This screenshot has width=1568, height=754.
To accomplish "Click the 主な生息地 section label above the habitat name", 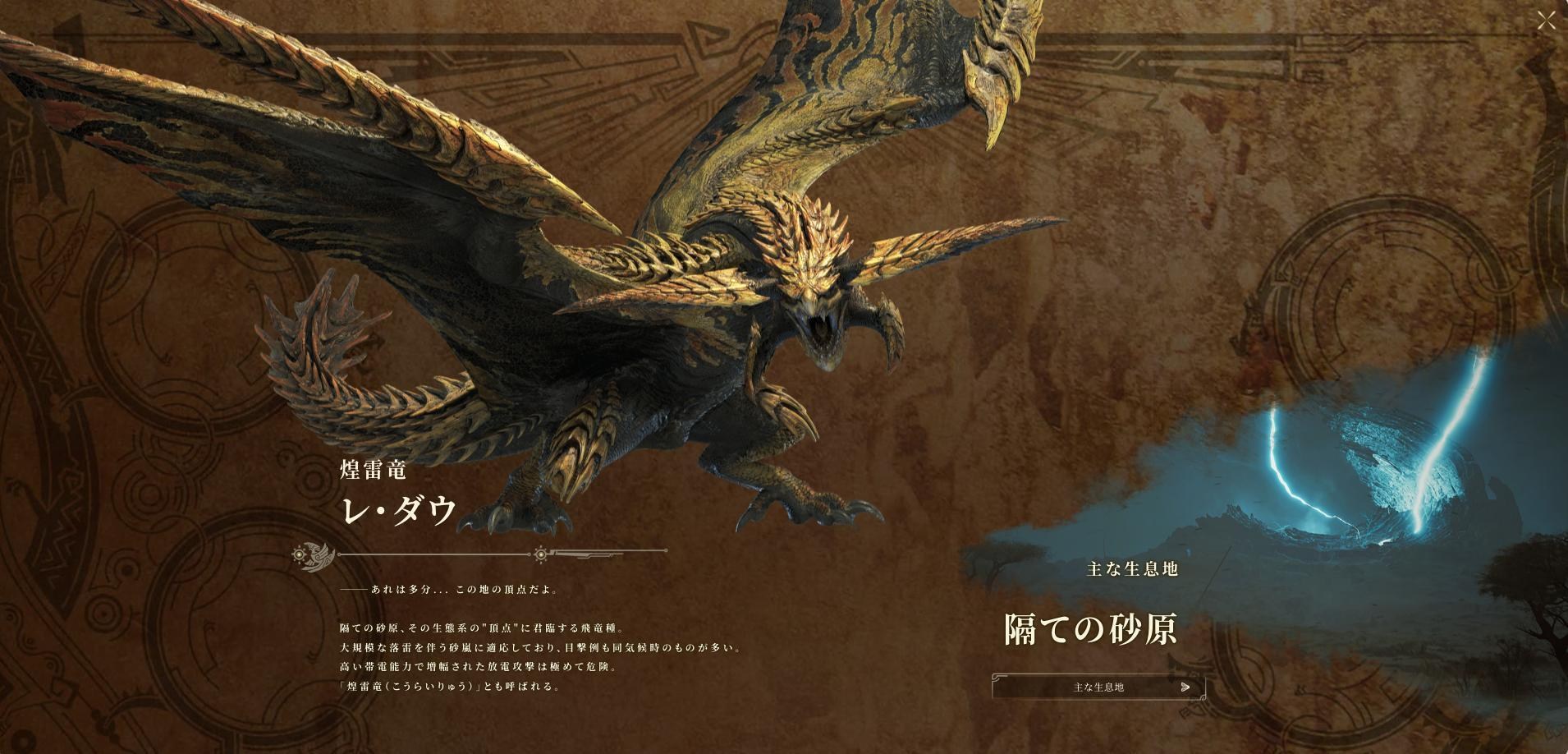I will click(1132, 569).
